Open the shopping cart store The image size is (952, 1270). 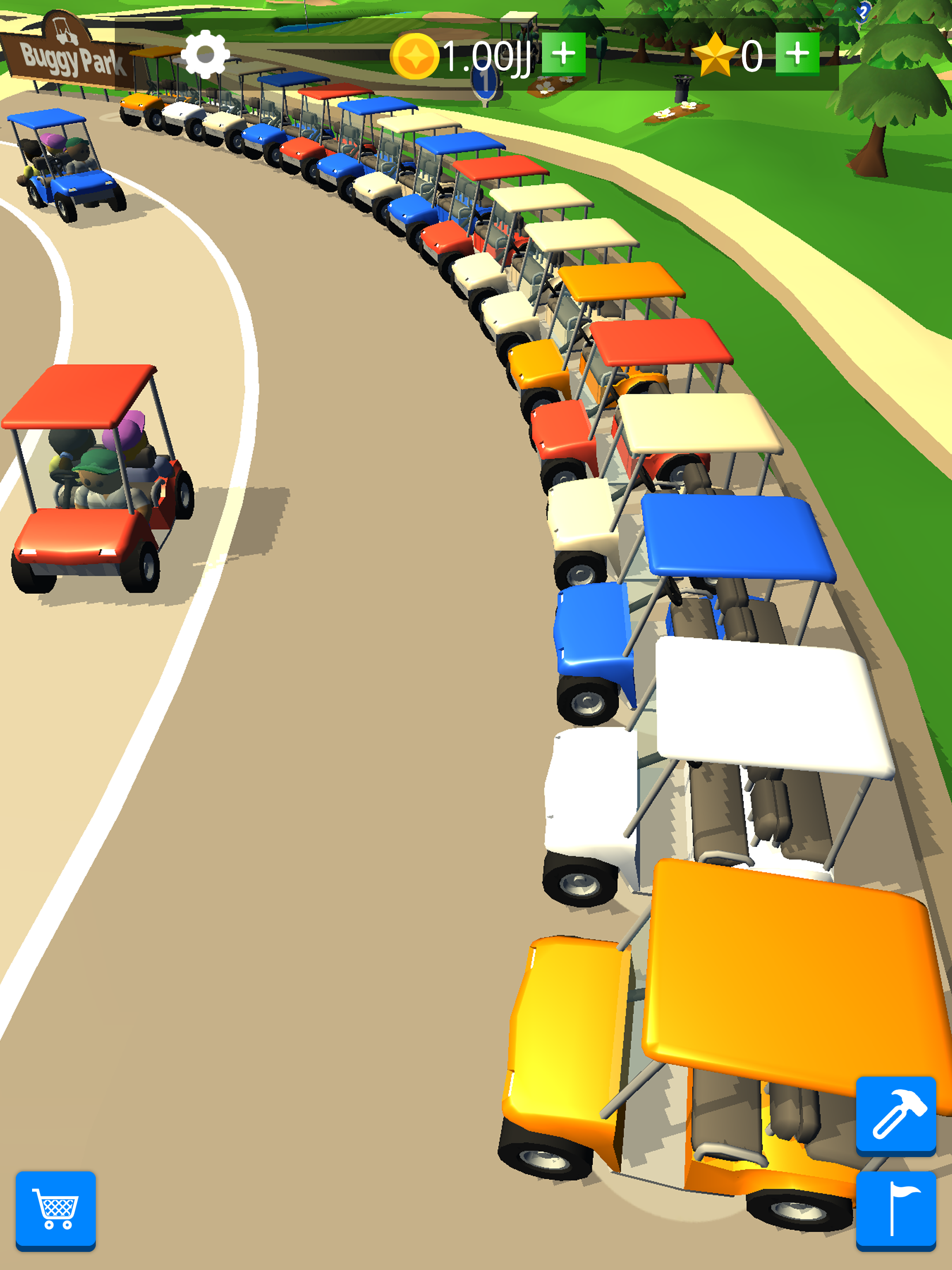point(56,1209)
